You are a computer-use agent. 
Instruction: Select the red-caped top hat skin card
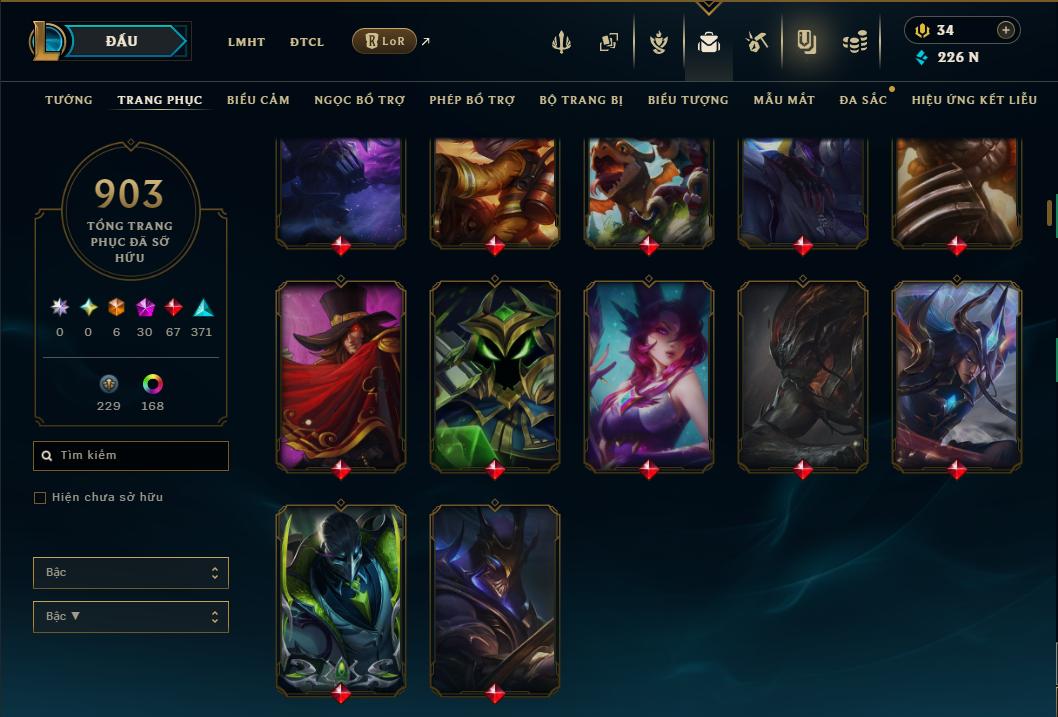(x=341, y=375)
